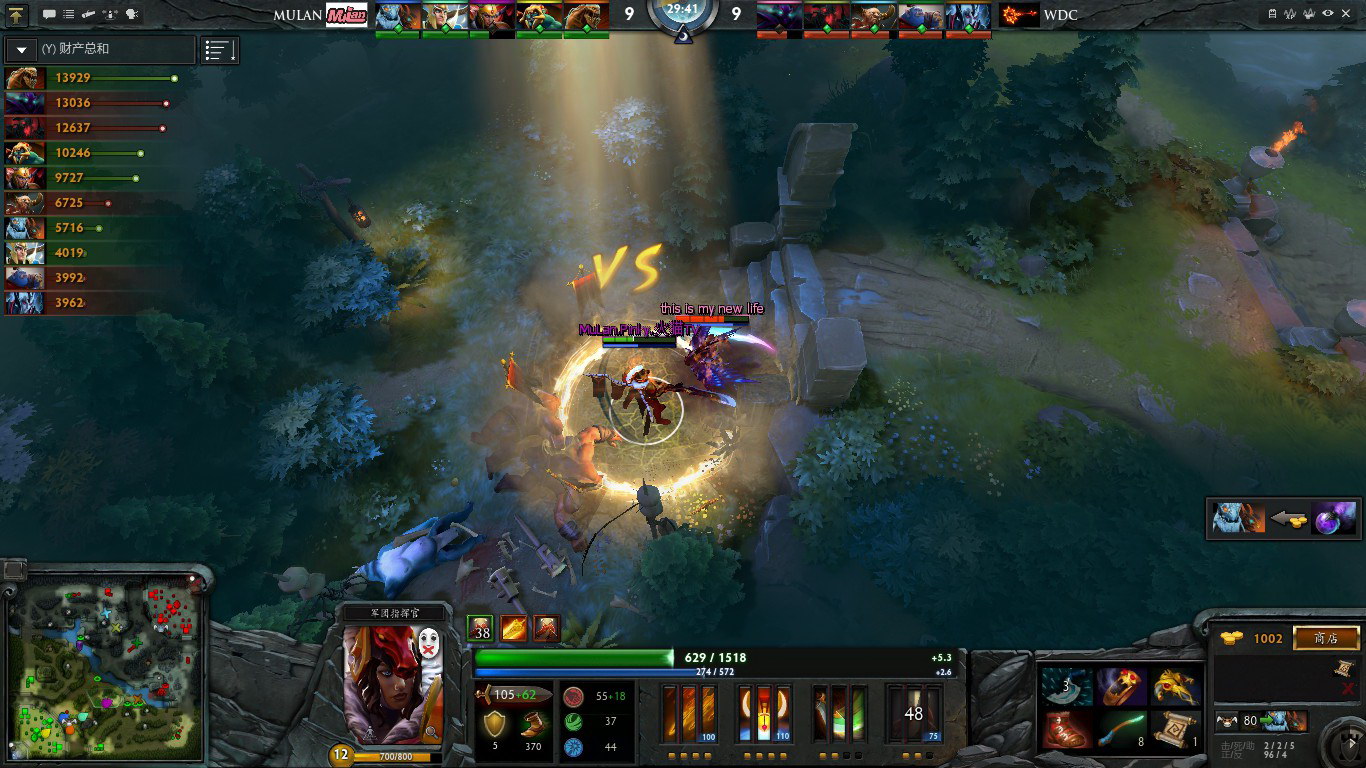Select the Duel damage buff icon showing 38
The image size is (1366, 768).
[x=481, y=629]
